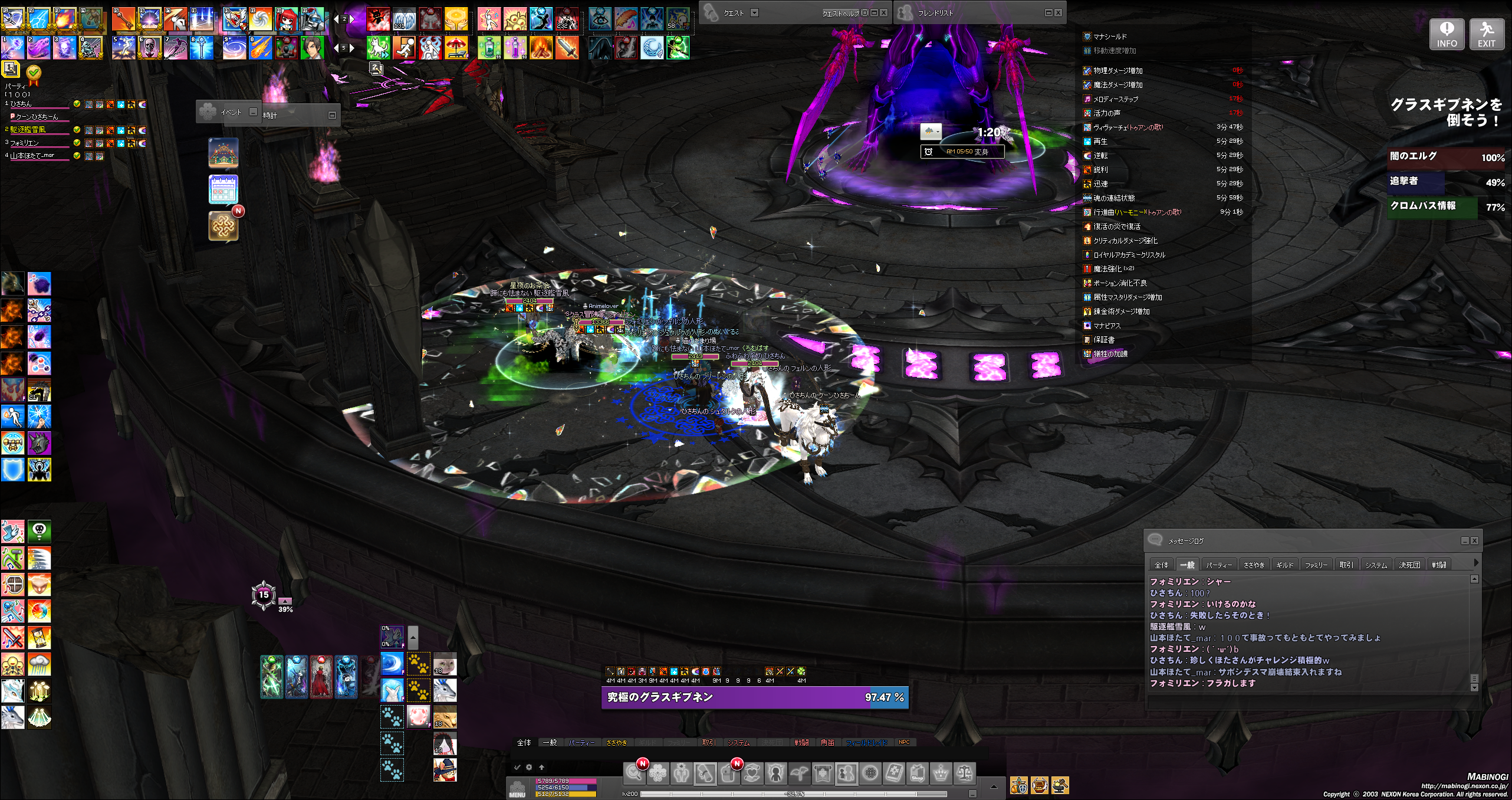Exit the dungeon with the EXIT button
This screenshot has height=800, width=1512.
(1486, 34)
